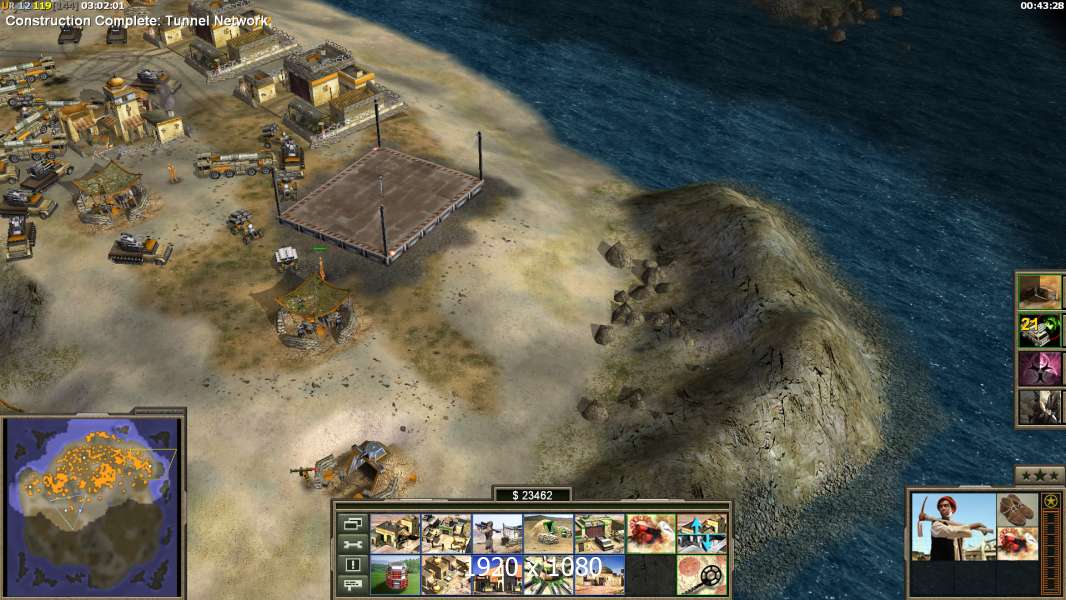Viewport: 1066px width, 600px height.
Task: Click the overlapping windows button
Action: (x=352, y=524)
